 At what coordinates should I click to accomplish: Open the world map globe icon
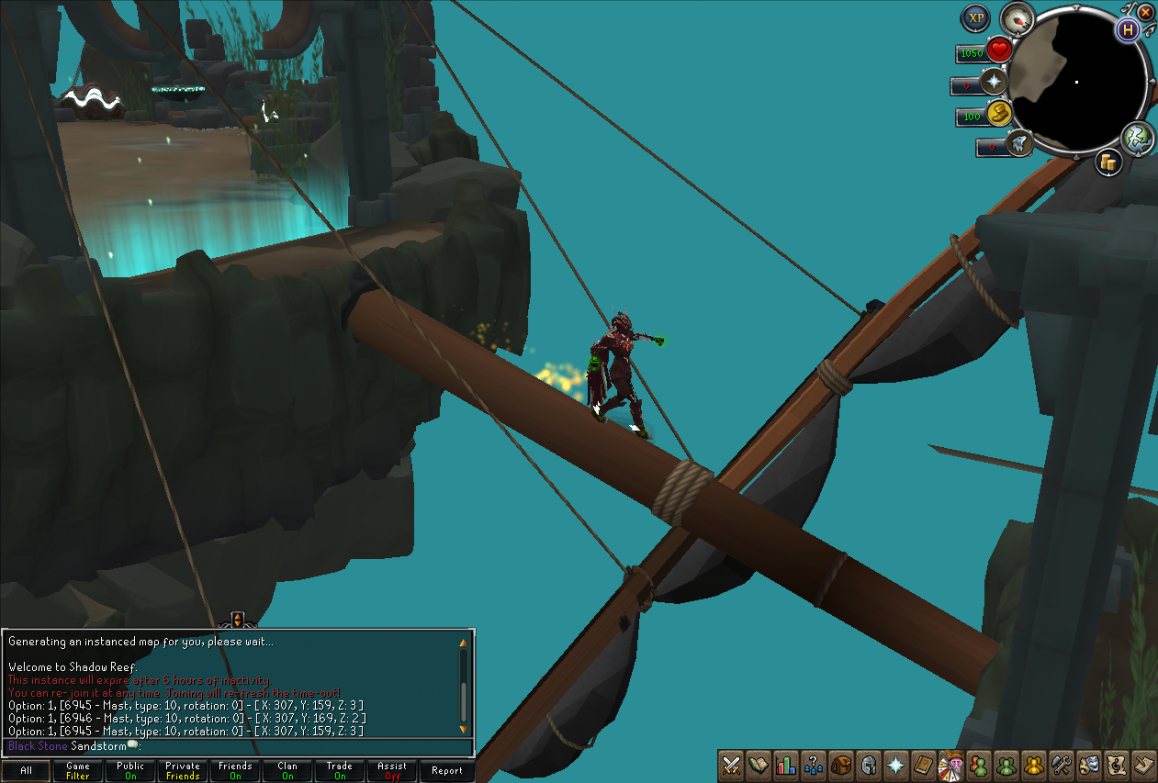tap(1138, 138)
